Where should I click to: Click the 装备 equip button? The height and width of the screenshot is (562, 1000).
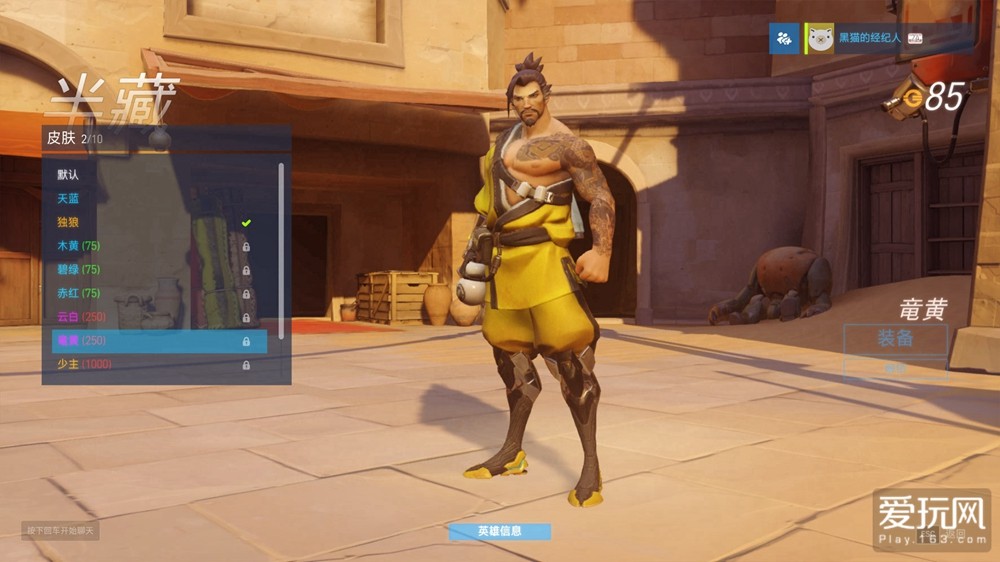tap(895, 339)
